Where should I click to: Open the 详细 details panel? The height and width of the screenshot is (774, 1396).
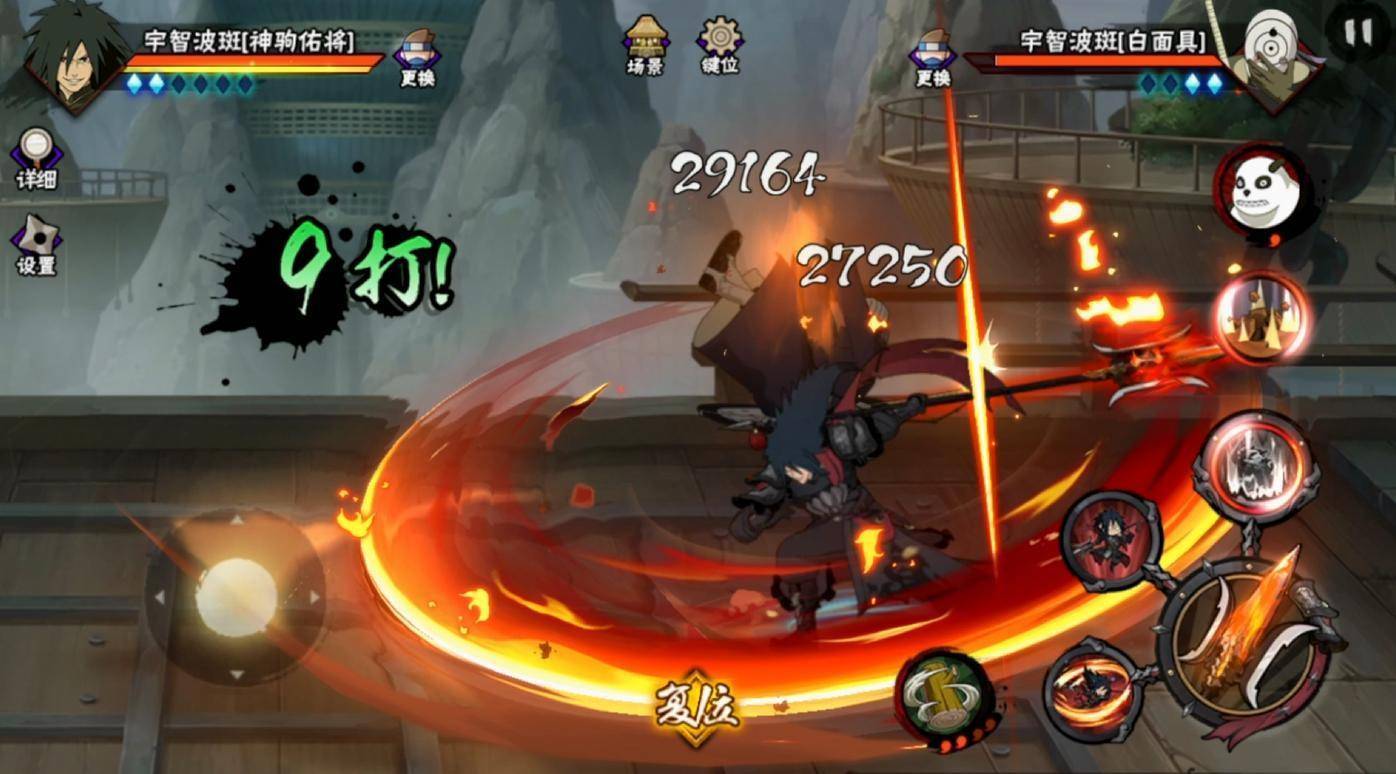pos(36,159)
